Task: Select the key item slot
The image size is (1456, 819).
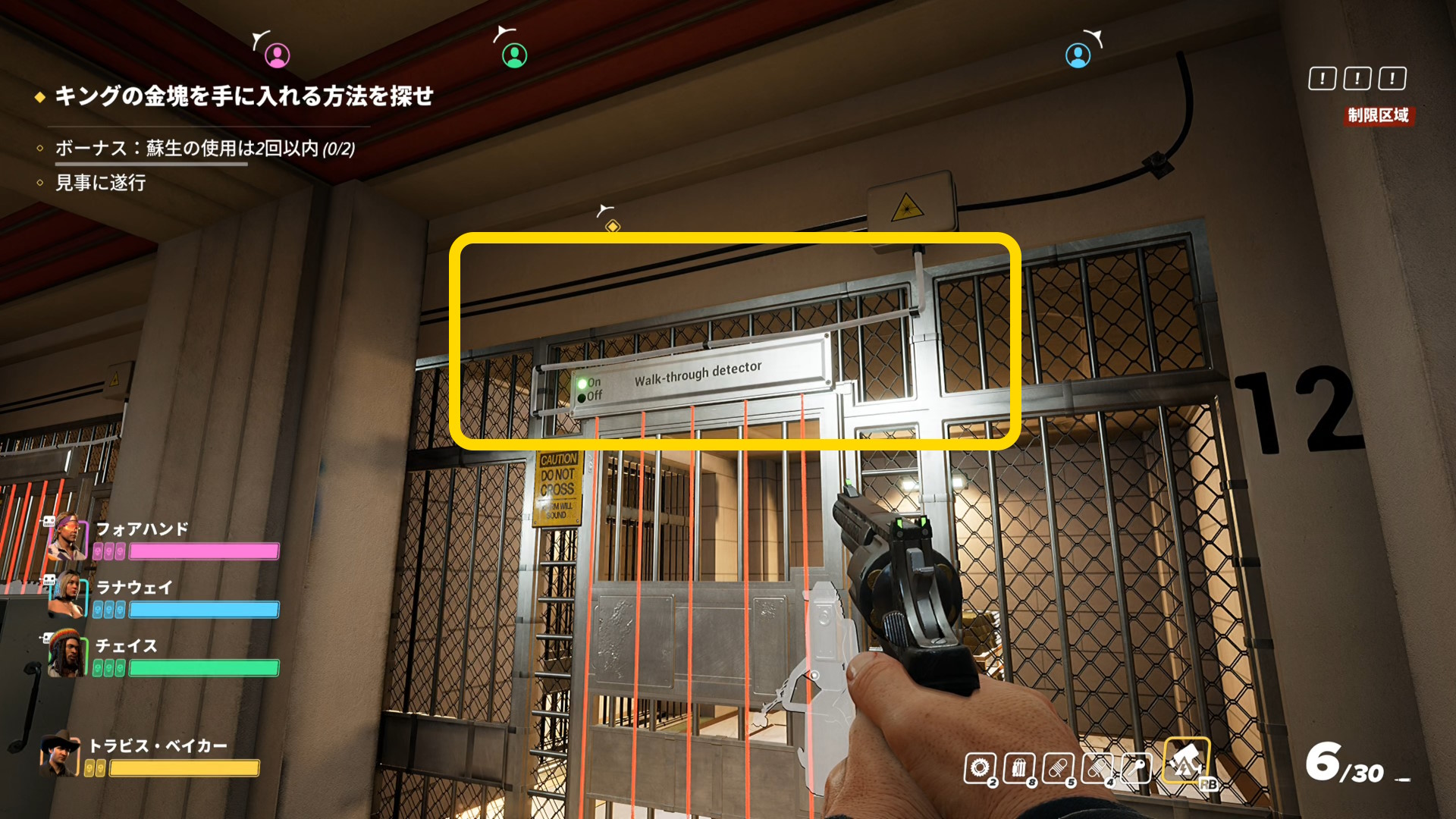Action: (x=1136, y=768)
